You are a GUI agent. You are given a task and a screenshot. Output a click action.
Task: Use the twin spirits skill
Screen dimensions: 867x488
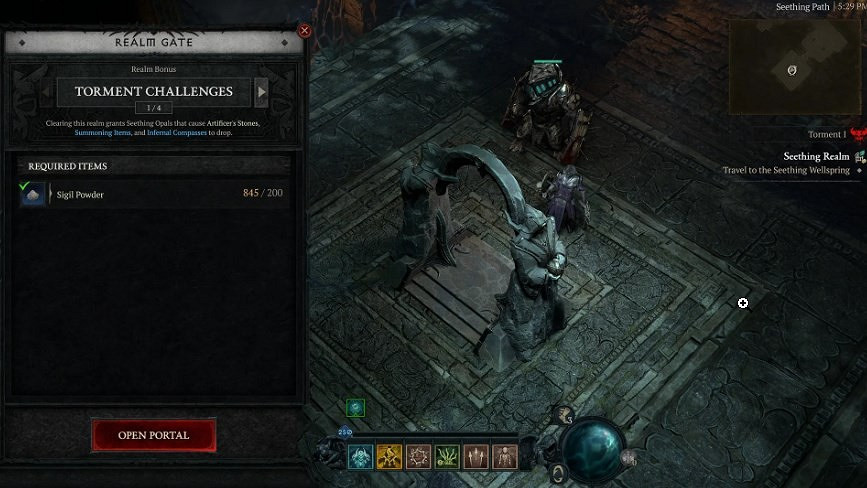[476, 457]
